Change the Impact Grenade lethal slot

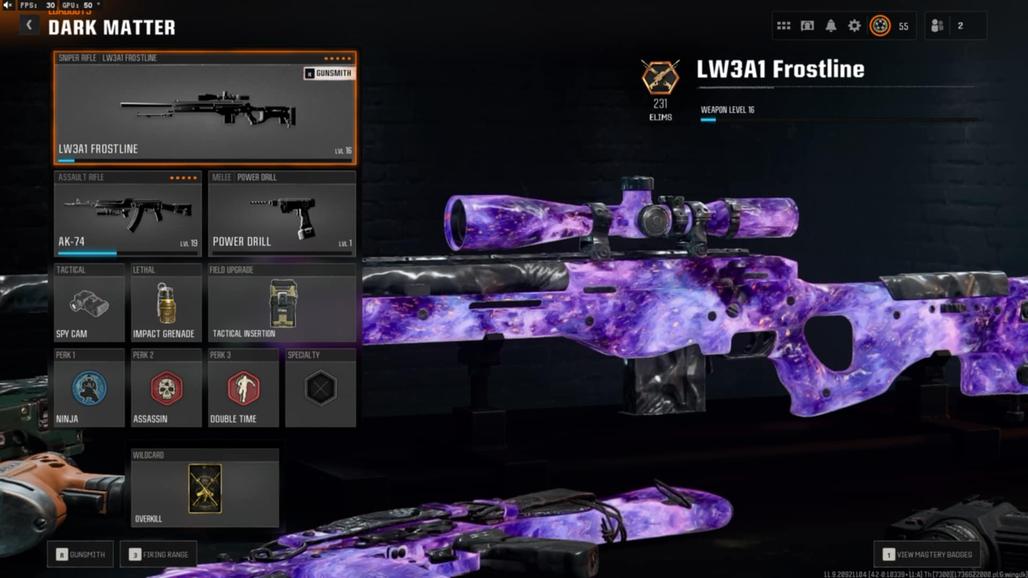point(166,304)
